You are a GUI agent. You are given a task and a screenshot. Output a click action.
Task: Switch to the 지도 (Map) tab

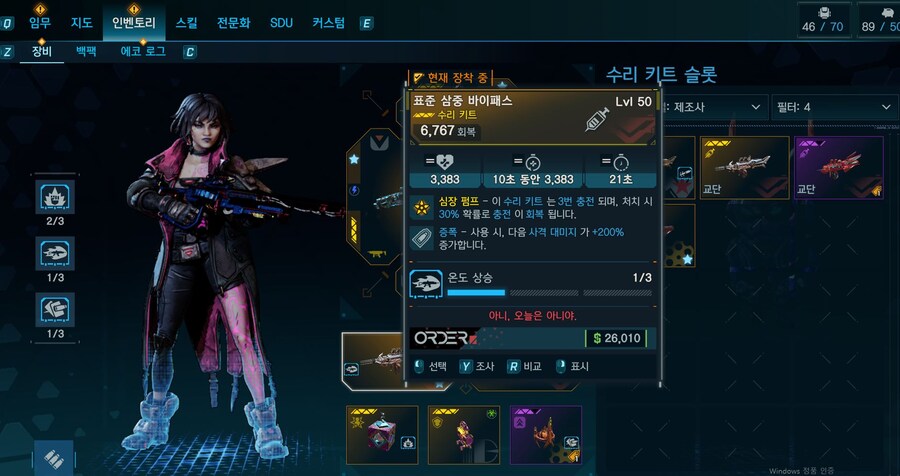tap(82, 22)
